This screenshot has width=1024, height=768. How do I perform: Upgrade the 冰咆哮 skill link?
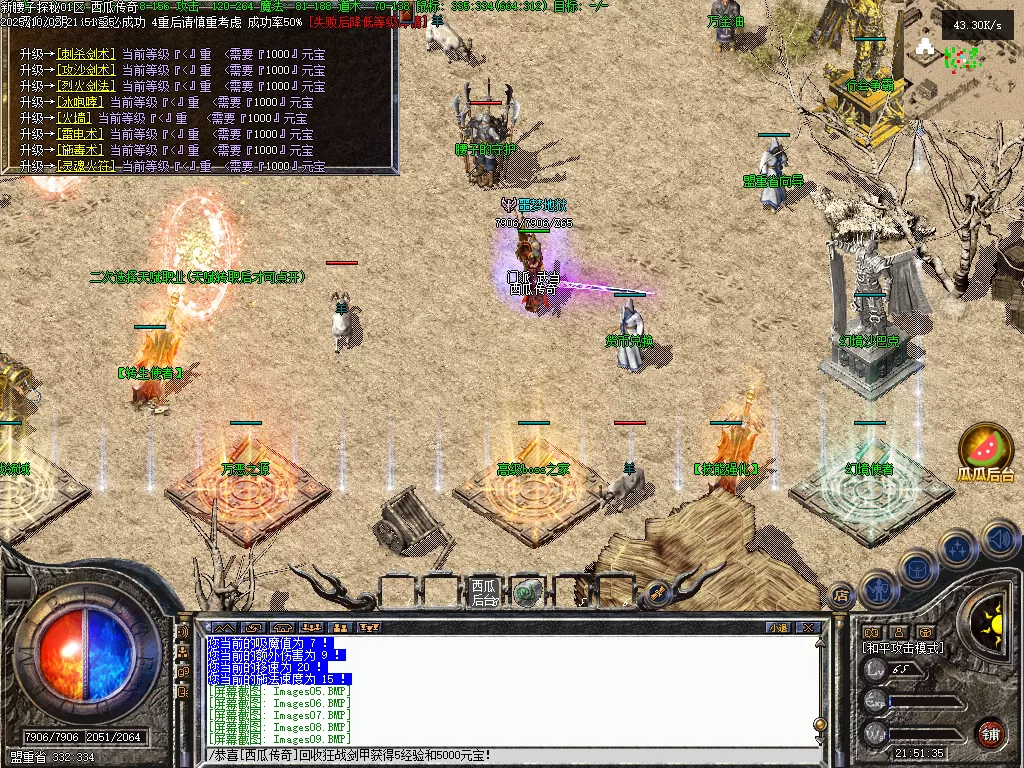[80, 102]
